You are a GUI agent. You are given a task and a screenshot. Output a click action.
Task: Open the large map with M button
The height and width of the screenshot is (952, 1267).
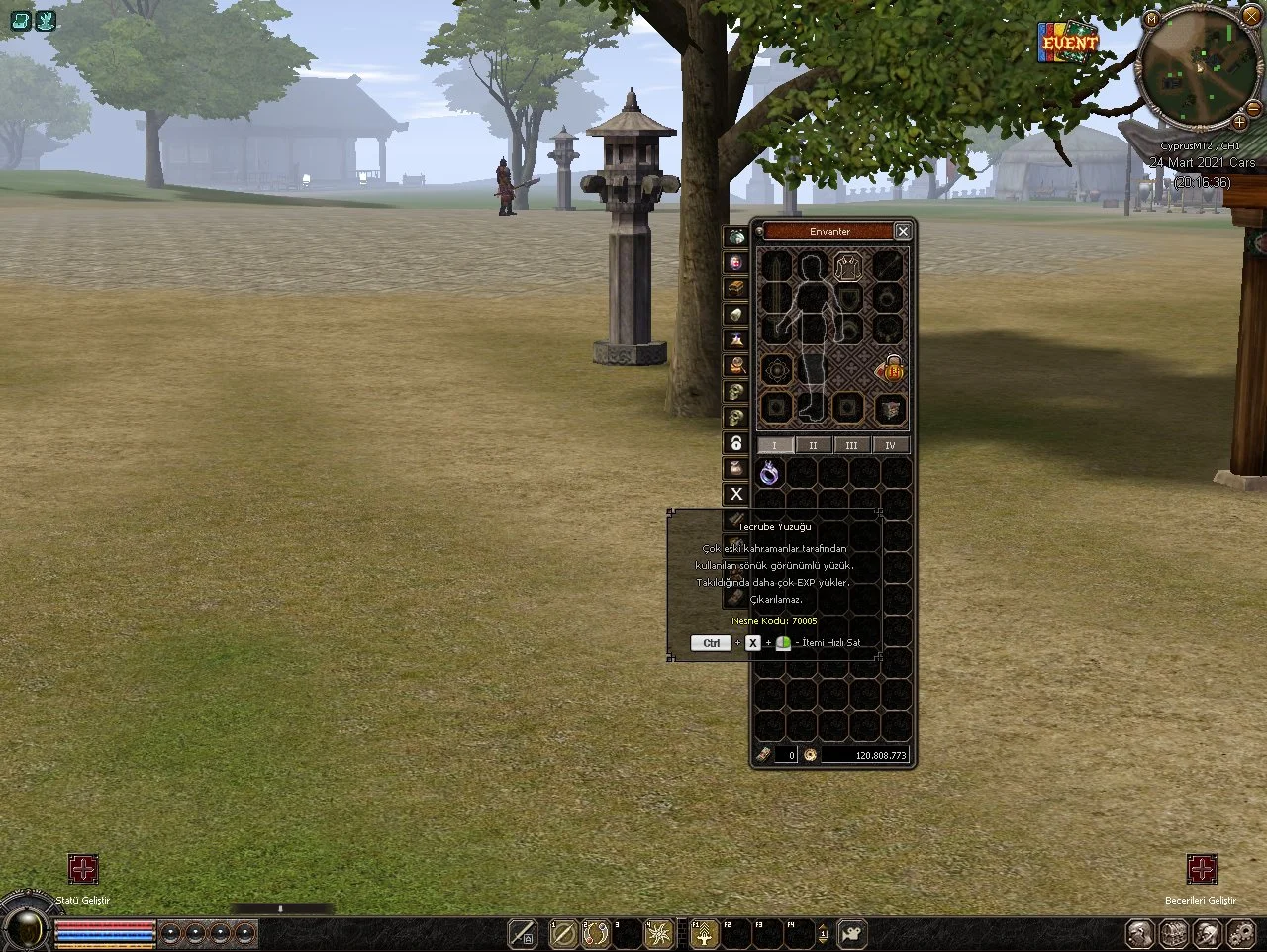pos(1151,19)
